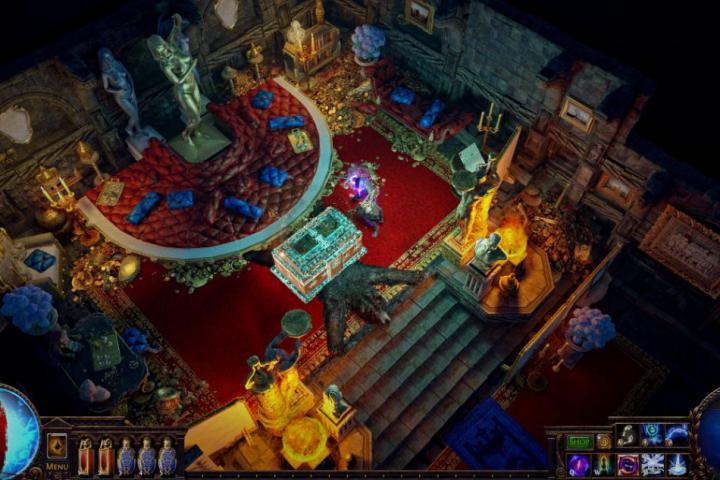720x480 pixels.
Task: Click the gold spiral icon beside Shop
Action: tap(603, 441)
